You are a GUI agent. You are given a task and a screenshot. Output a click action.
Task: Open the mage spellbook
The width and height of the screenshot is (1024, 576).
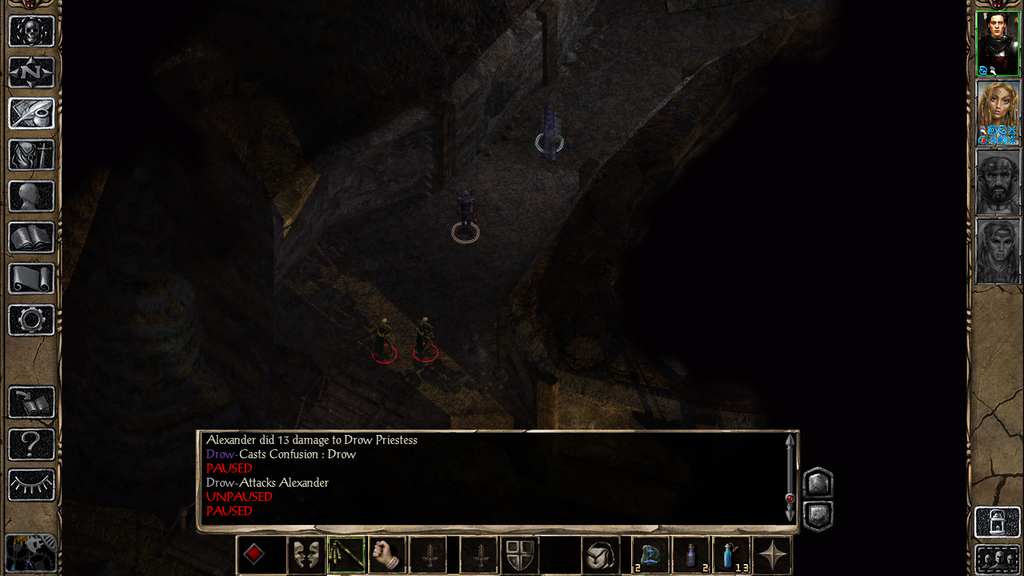click(x=31, y=238)
